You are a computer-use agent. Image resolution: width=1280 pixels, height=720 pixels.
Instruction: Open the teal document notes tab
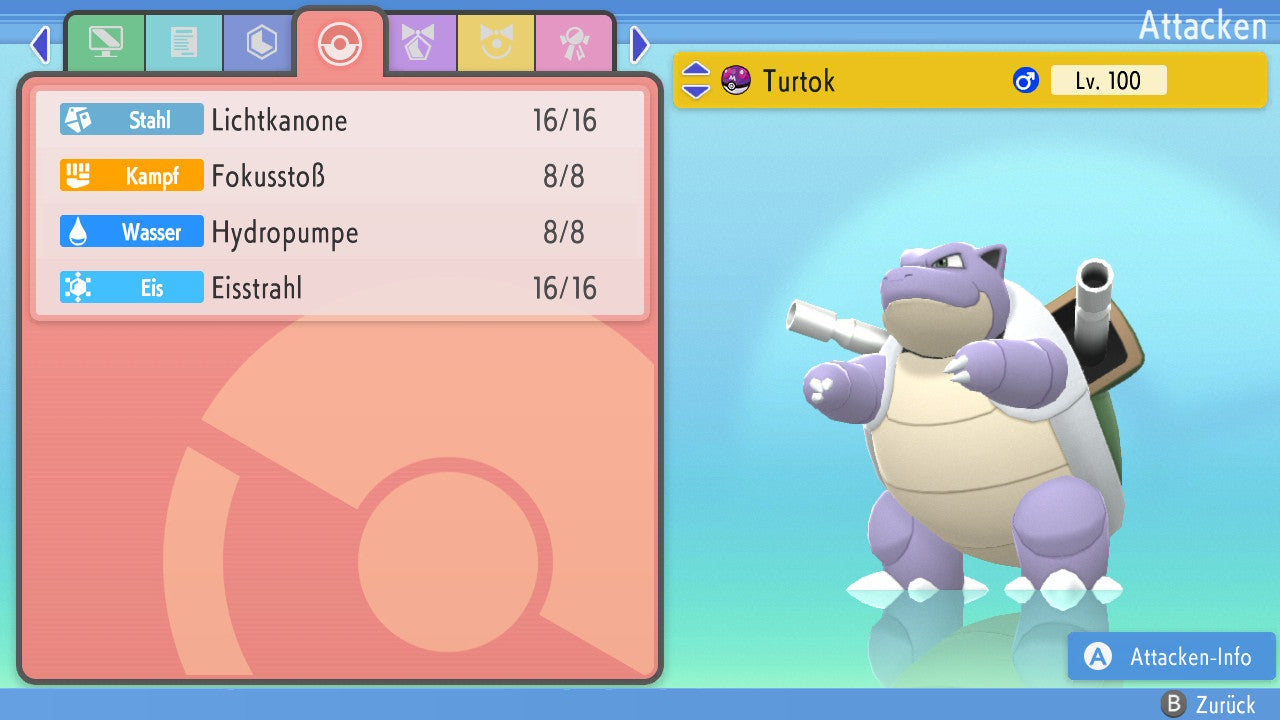(x=183, y=43)
